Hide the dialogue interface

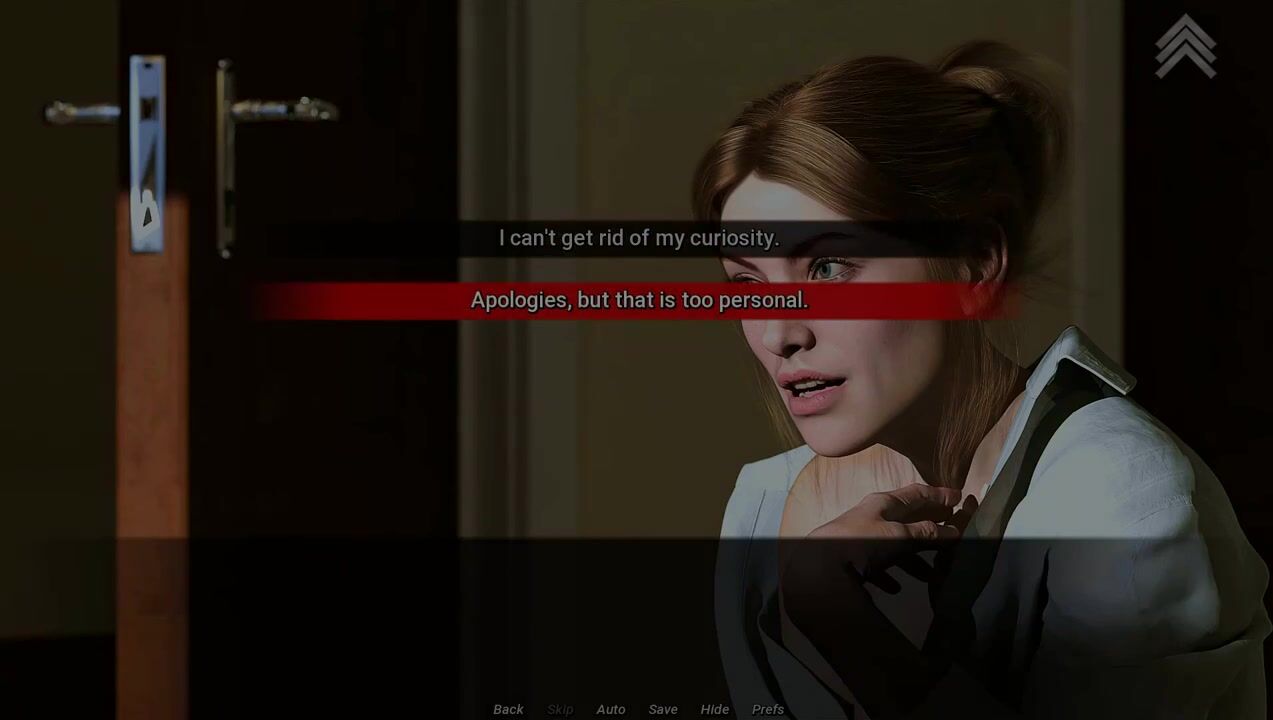714,709
